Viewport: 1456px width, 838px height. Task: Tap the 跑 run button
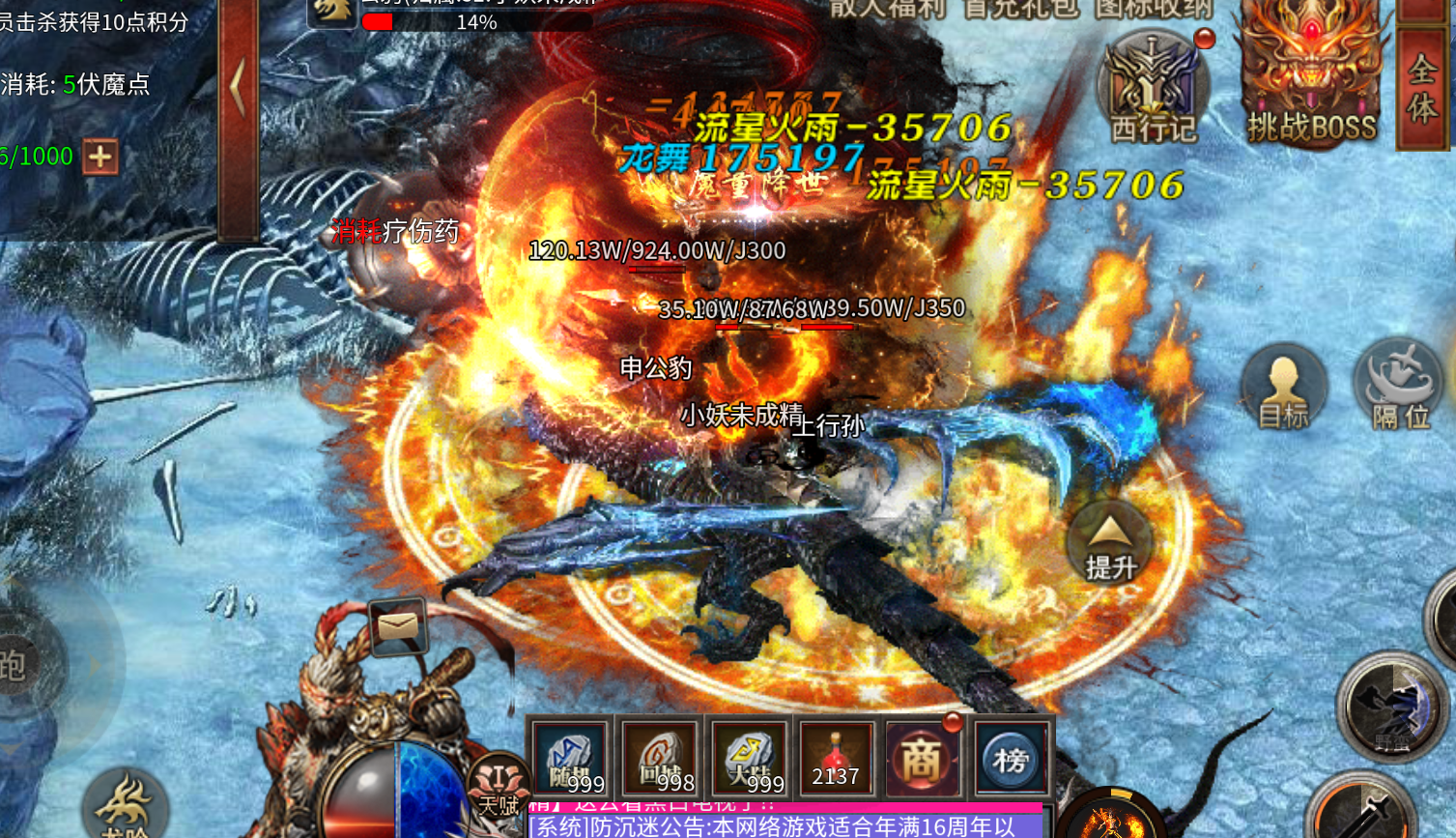[17, 665]
